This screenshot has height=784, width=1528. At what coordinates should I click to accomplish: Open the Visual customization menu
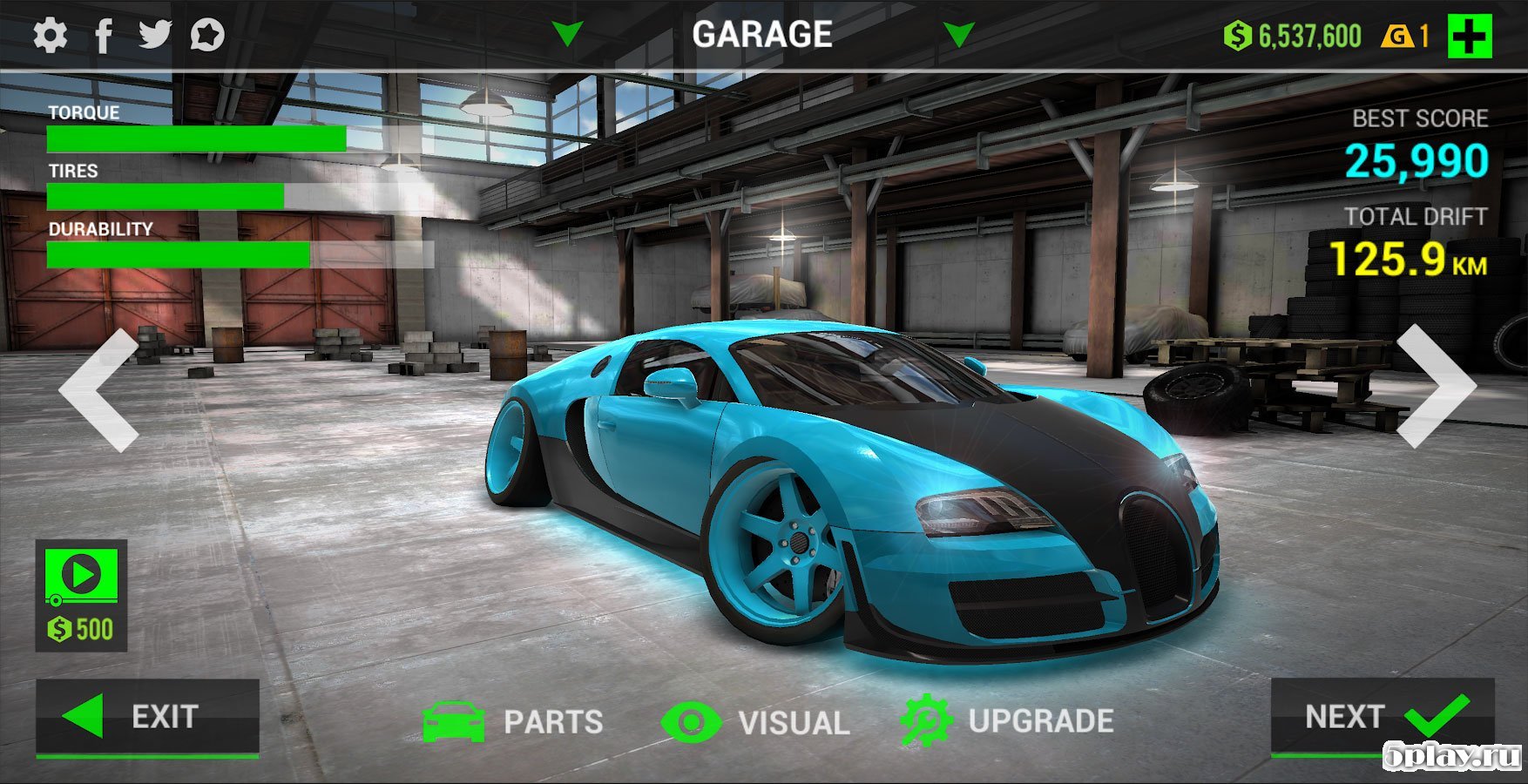coord(755,722)
